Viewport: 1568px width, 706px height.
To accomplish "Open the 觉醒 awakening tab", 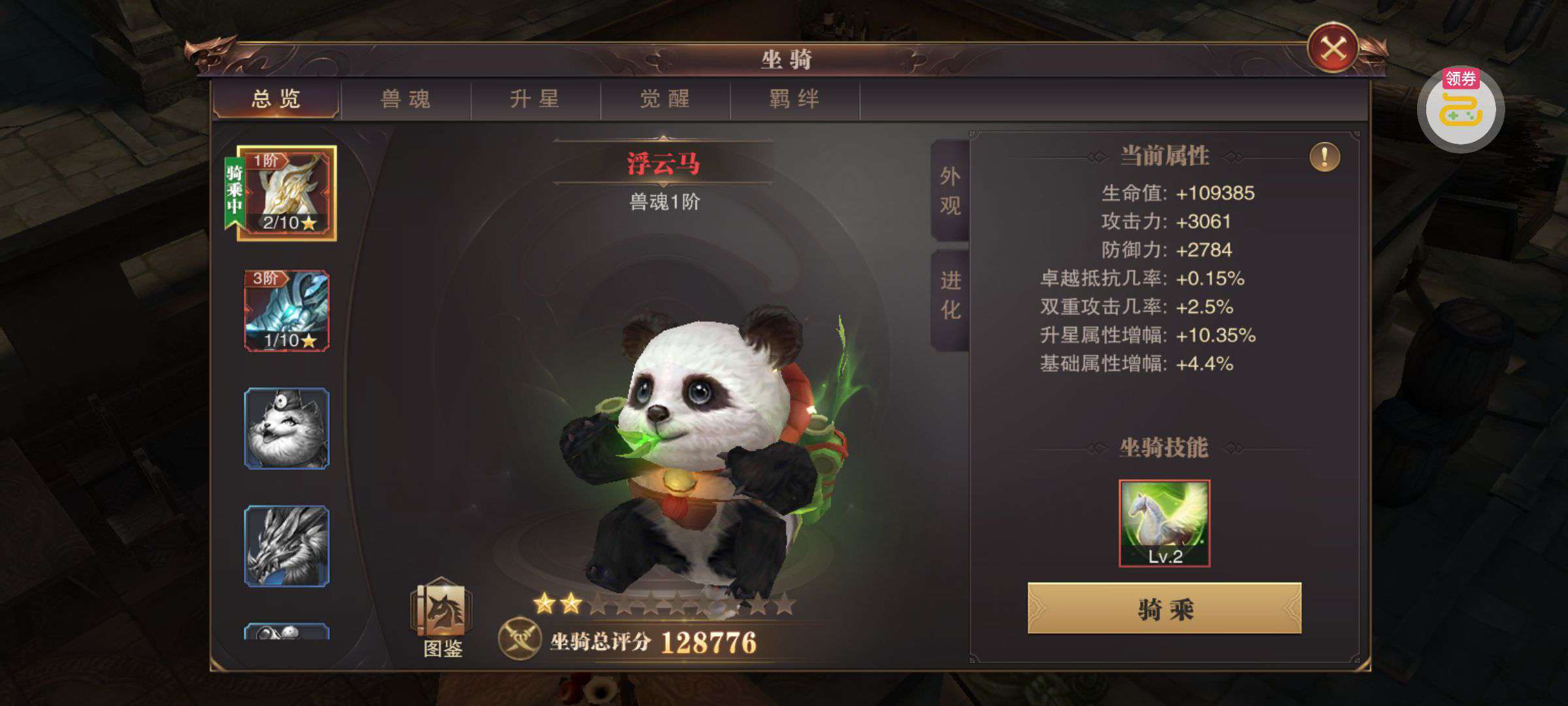I will pyautogui.click(x=664, y=99).
